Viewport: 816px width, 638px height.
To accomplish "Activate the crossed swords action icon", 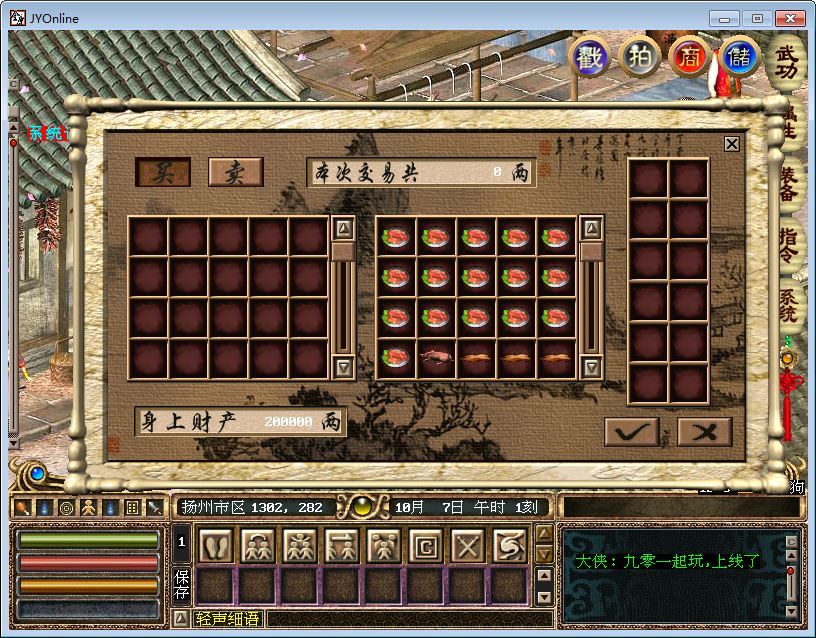I will click(468, 546).
